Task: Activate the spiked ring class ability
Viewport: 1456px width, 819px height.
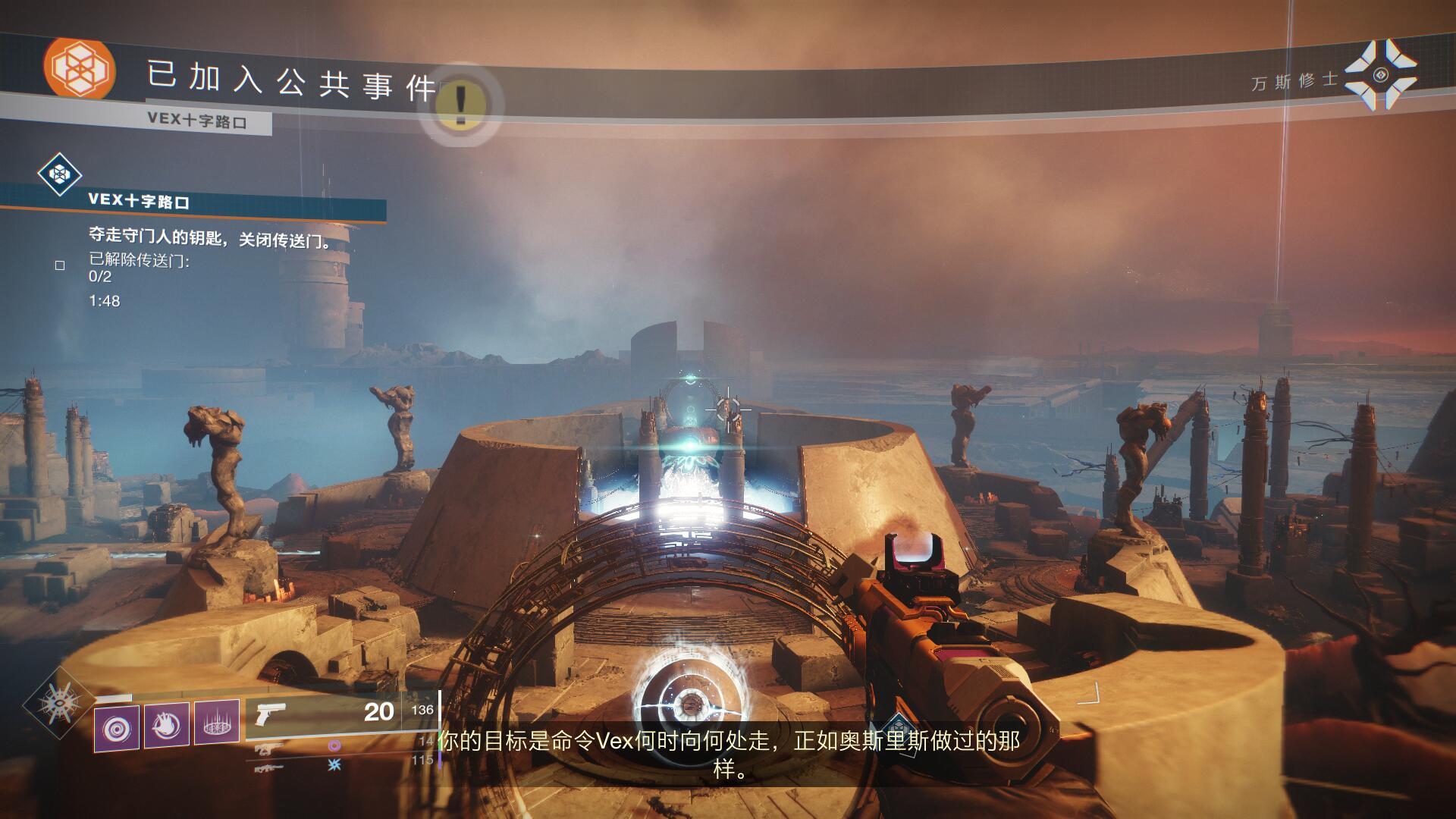Action: [217, 726]
